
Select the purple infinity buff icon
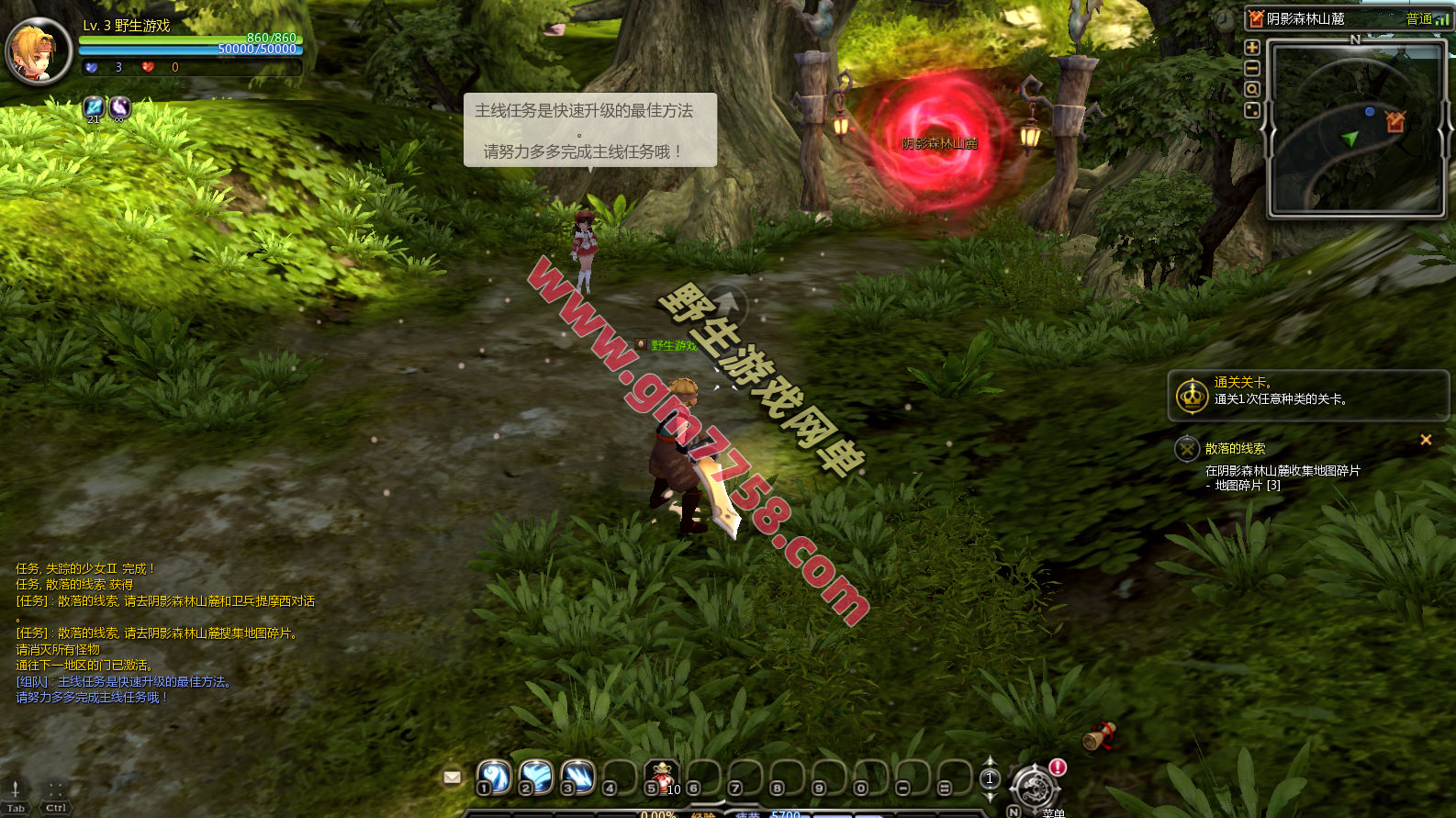click(x=120, y=108)
